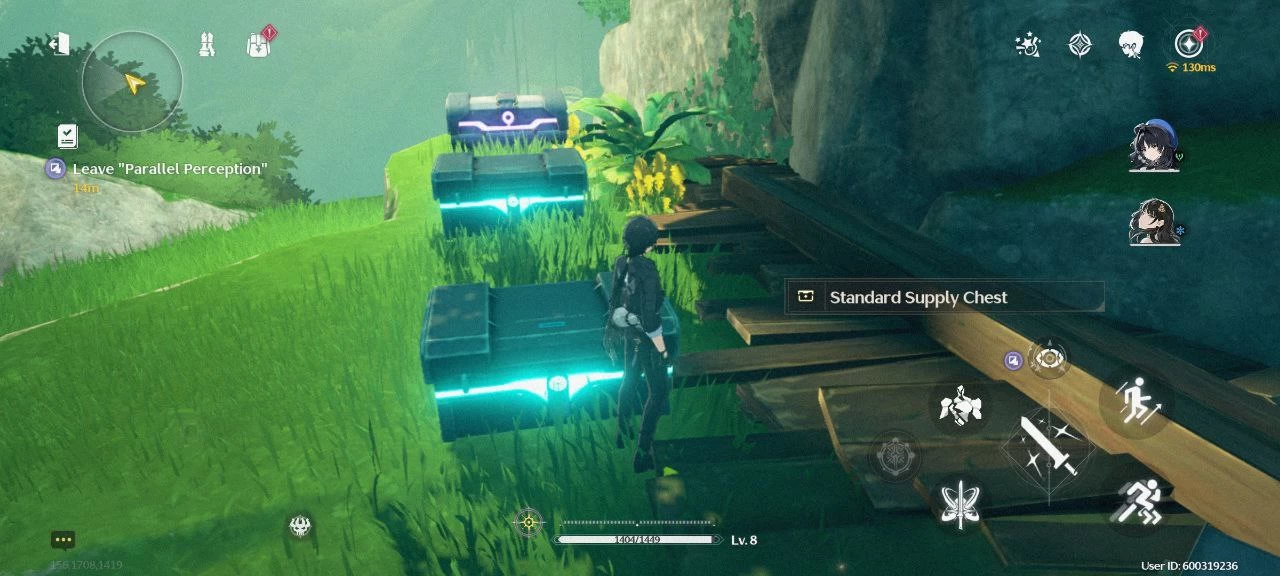This screenshot has height=576, width=1280.
Task: Open the compass terminal menu icon
Action: click(x=1188, y=44)
